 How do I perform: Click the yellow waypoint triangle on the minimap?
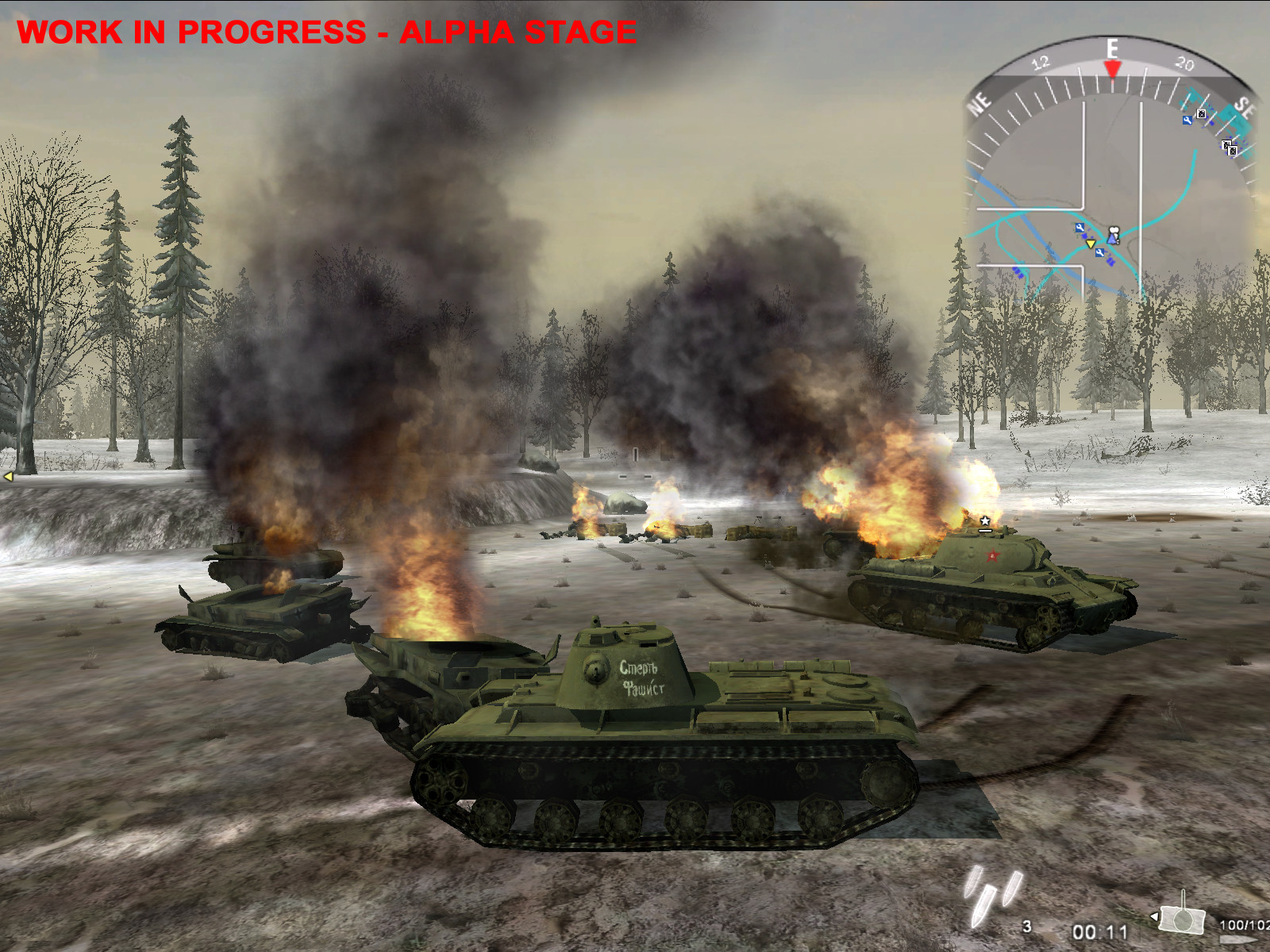pyautogui.click(x=1091, y=244)
